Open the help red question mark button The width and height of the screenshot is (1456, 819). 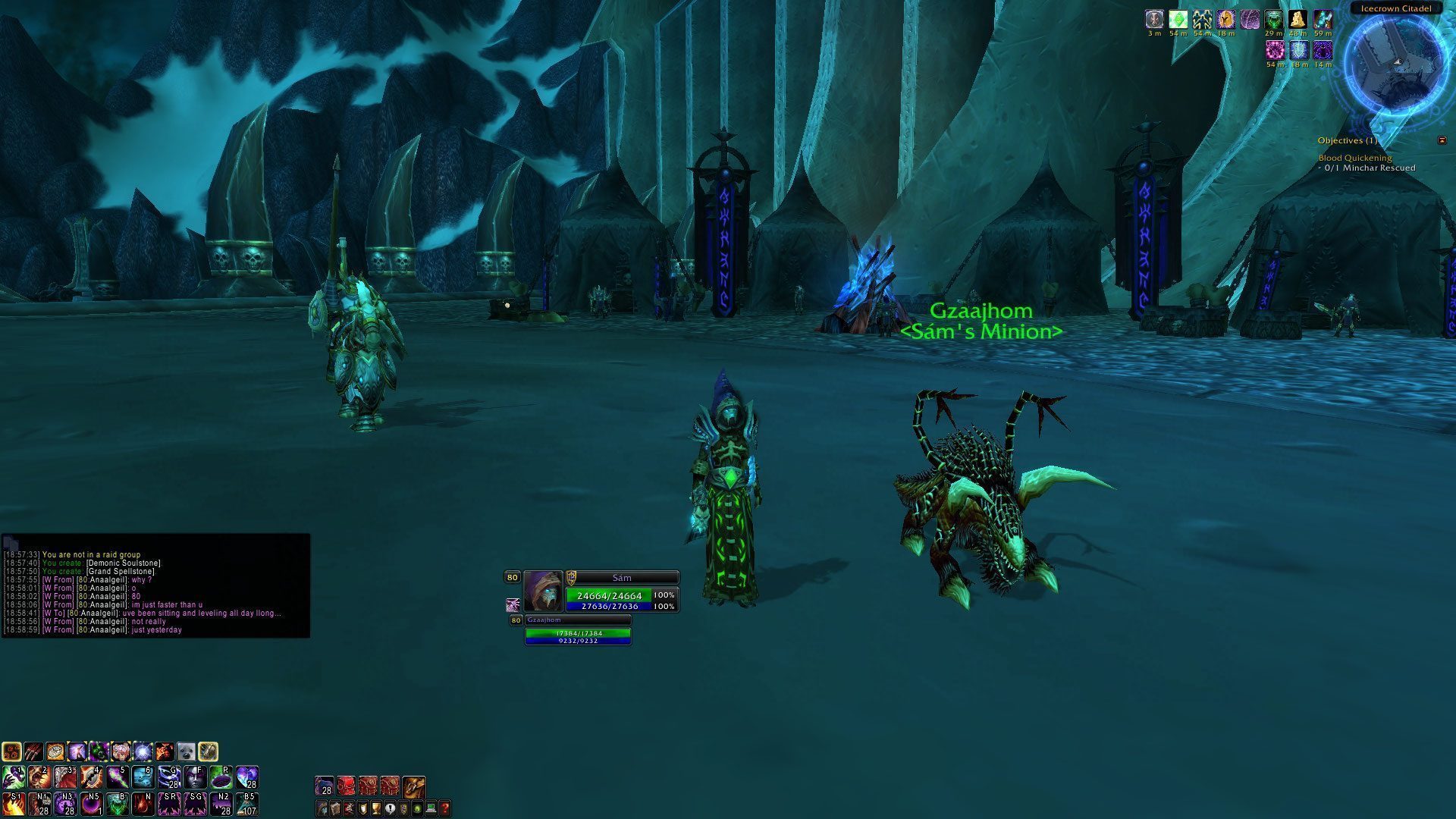tap(445, 809)
